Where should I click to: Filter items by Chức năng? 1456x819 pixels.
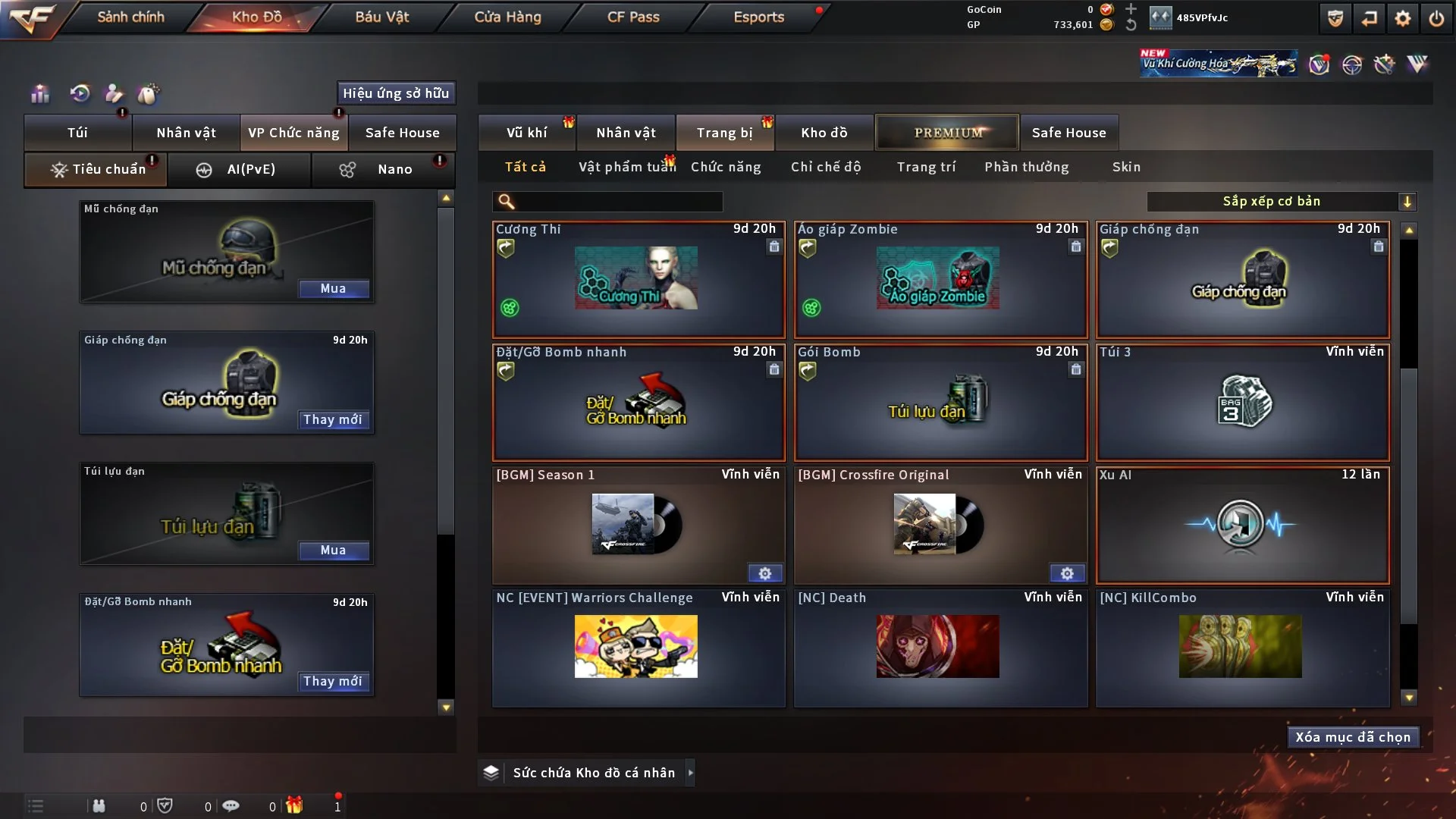[x=726, y=167]
